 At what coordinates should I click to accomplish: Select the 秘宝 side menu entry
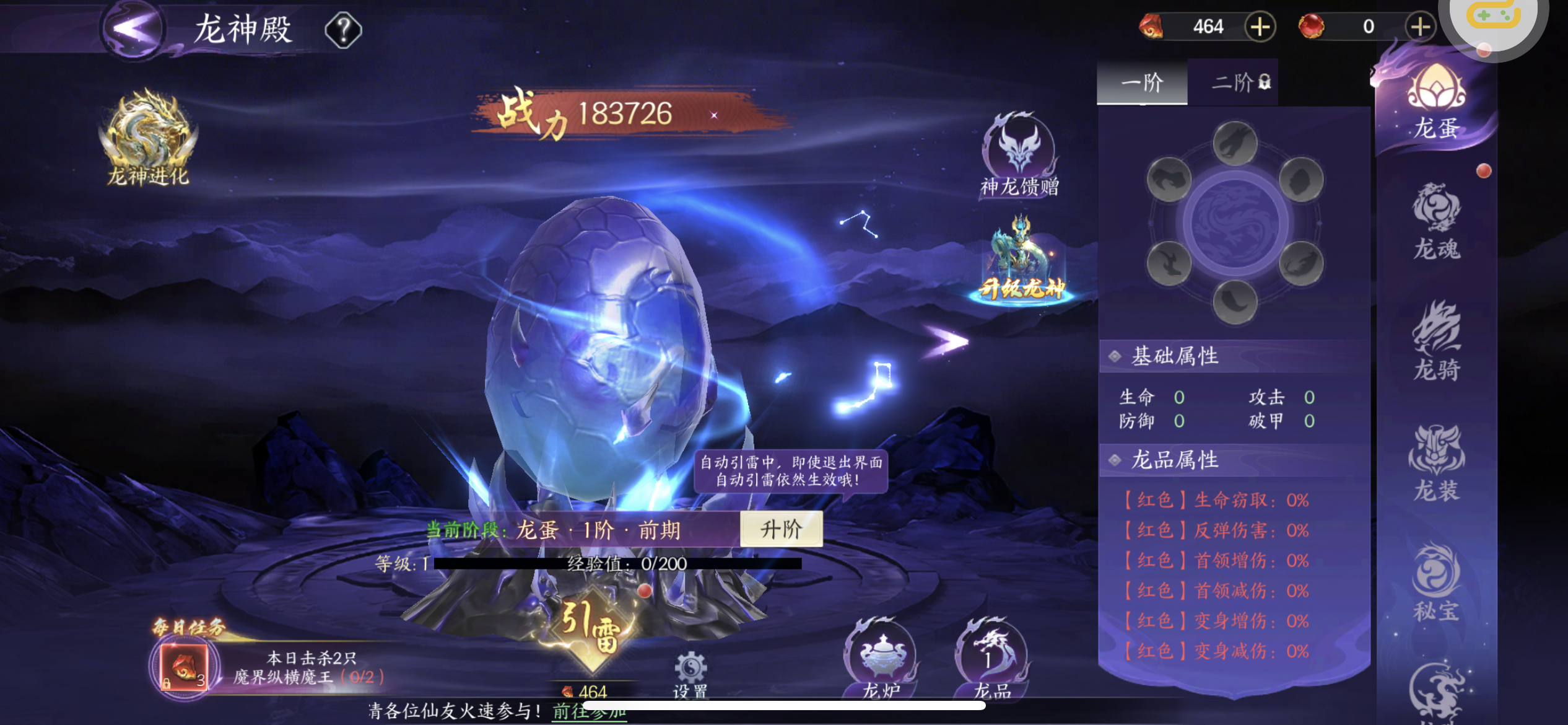(1437, 582)
